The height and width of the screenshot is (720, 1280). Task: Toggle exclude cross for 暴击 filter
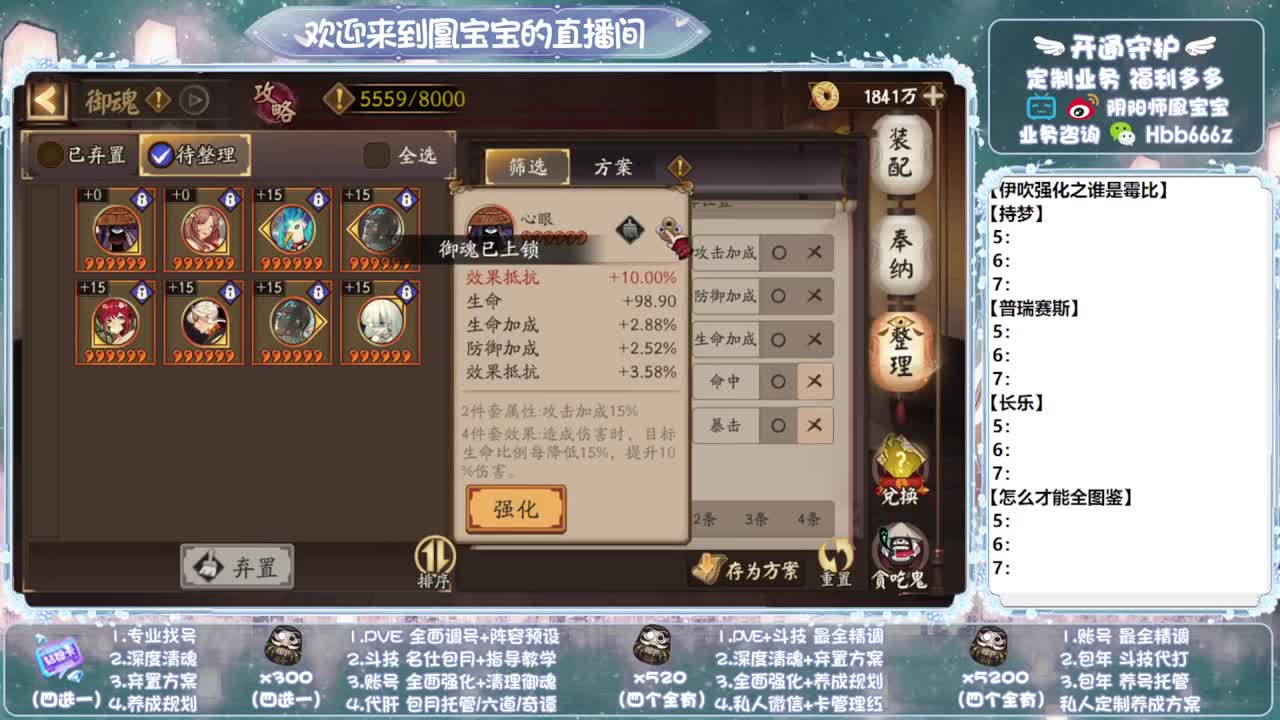(812, 425)
